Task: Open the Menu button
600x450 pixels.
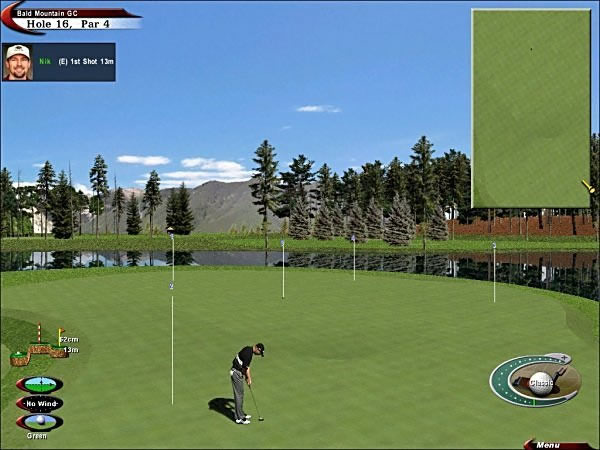Action: click(x=548, y=444)
